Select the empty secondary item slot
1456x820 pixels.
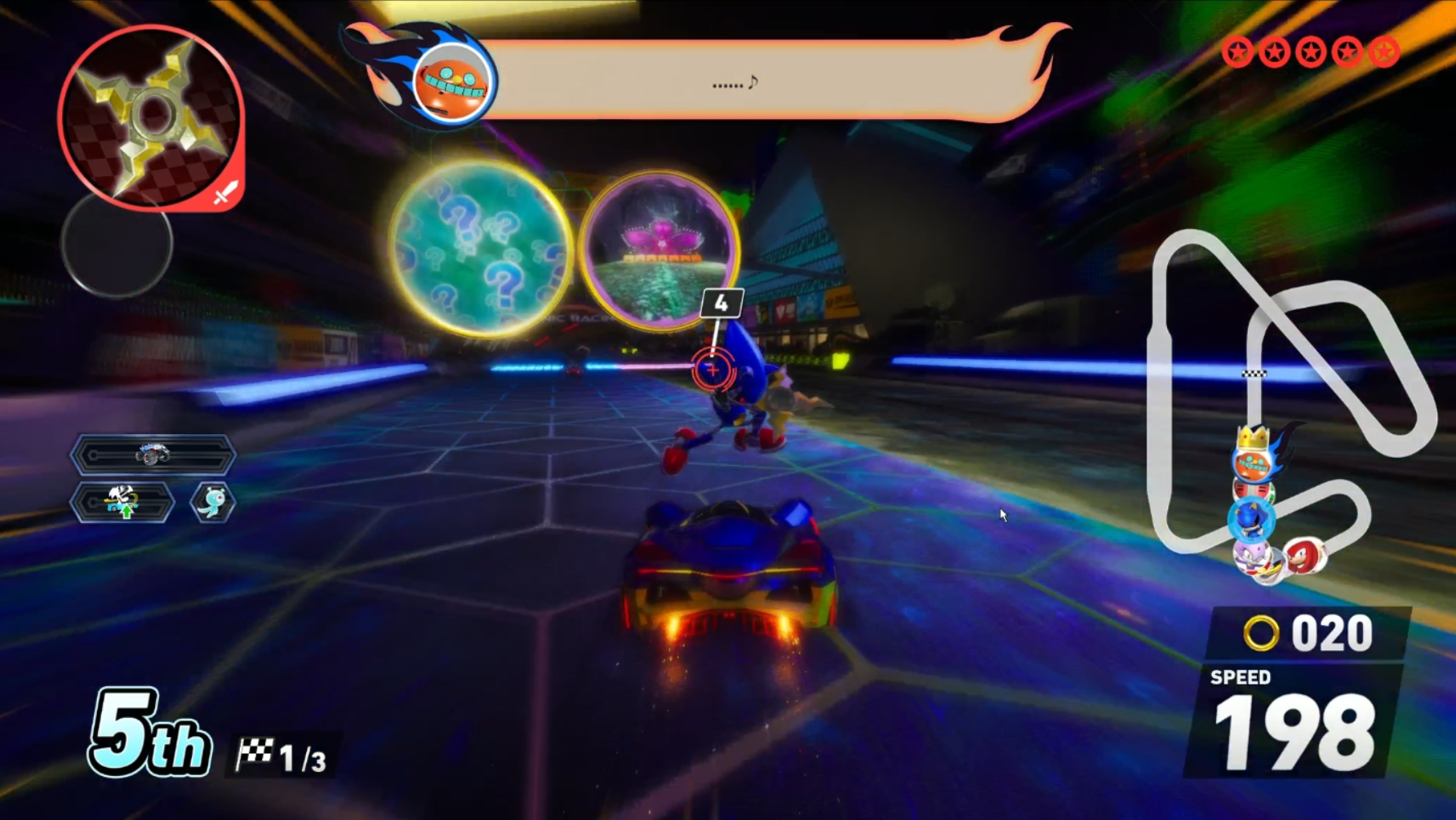tap(117, 243)
